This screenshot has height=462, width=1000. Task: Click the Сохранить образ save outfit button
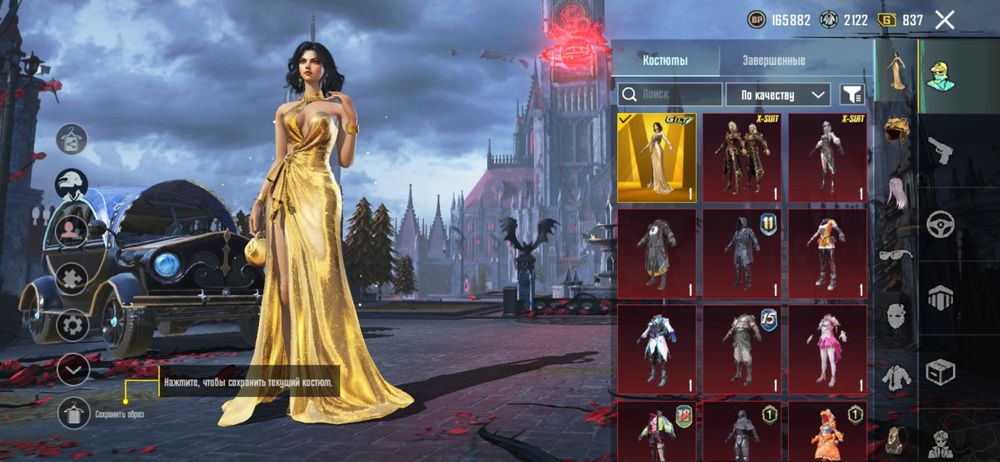click(73, 413)
